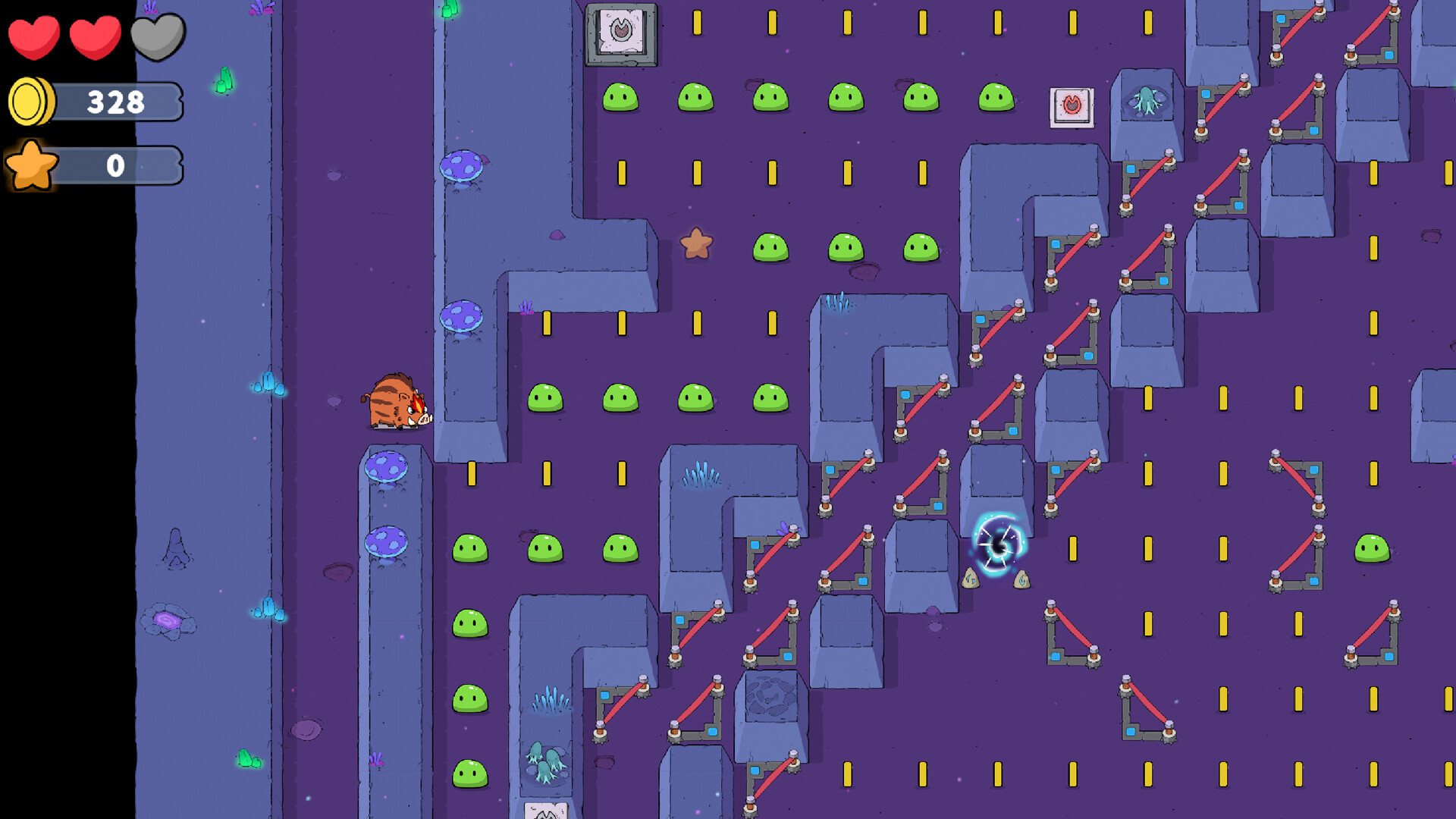Click the first red heart
Screen dimensions: 1456x819
(x=34, y=36)
